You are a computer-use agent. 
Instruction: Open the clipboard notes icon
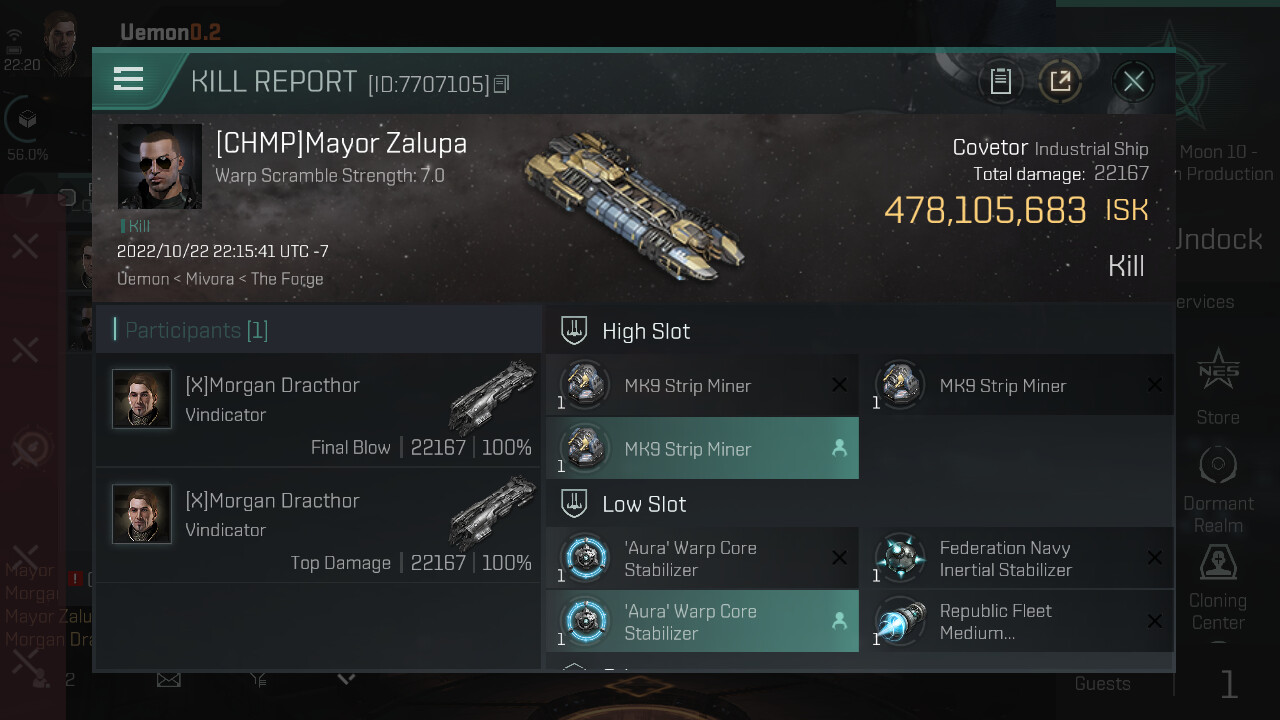click(x=1001, y=82)
